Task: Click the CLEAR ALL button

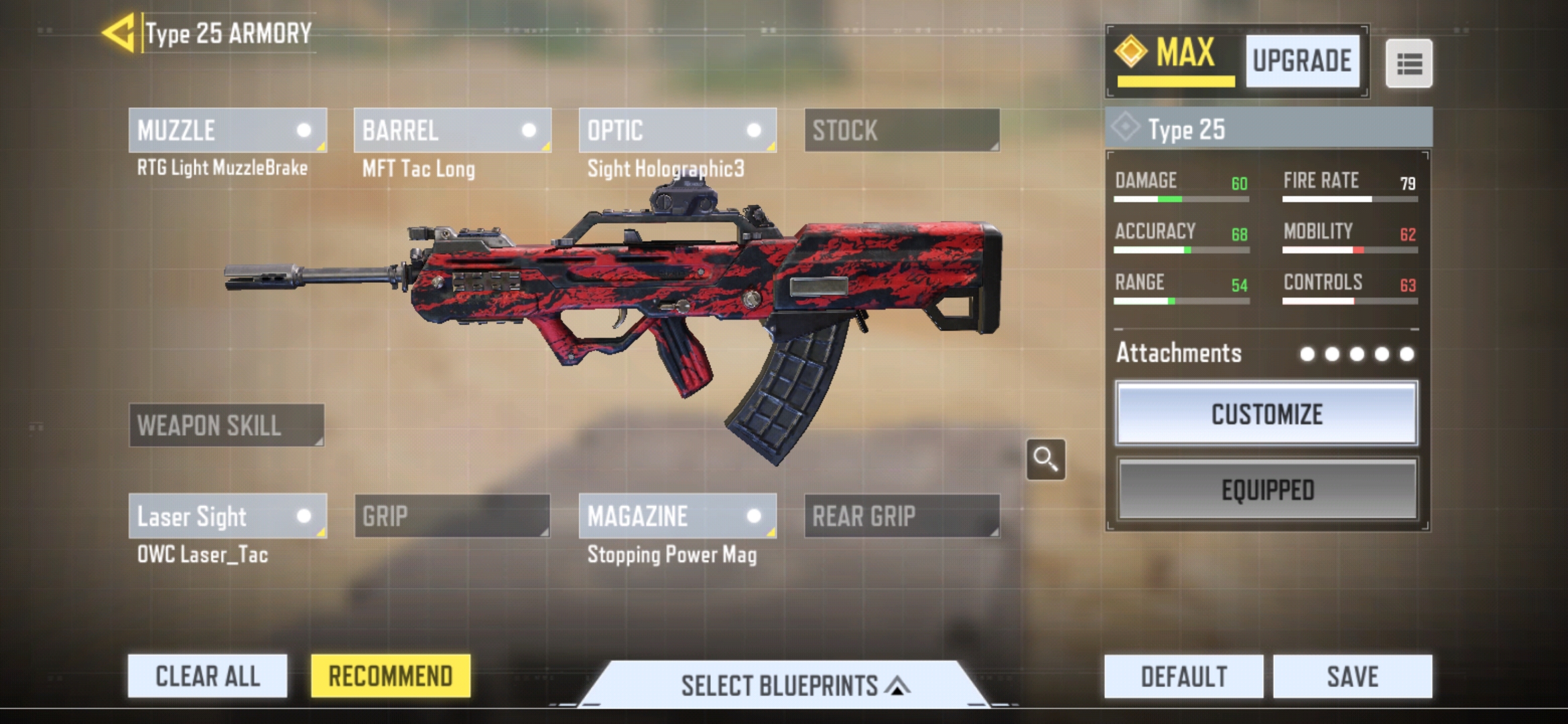Action: tap(208, 676)
